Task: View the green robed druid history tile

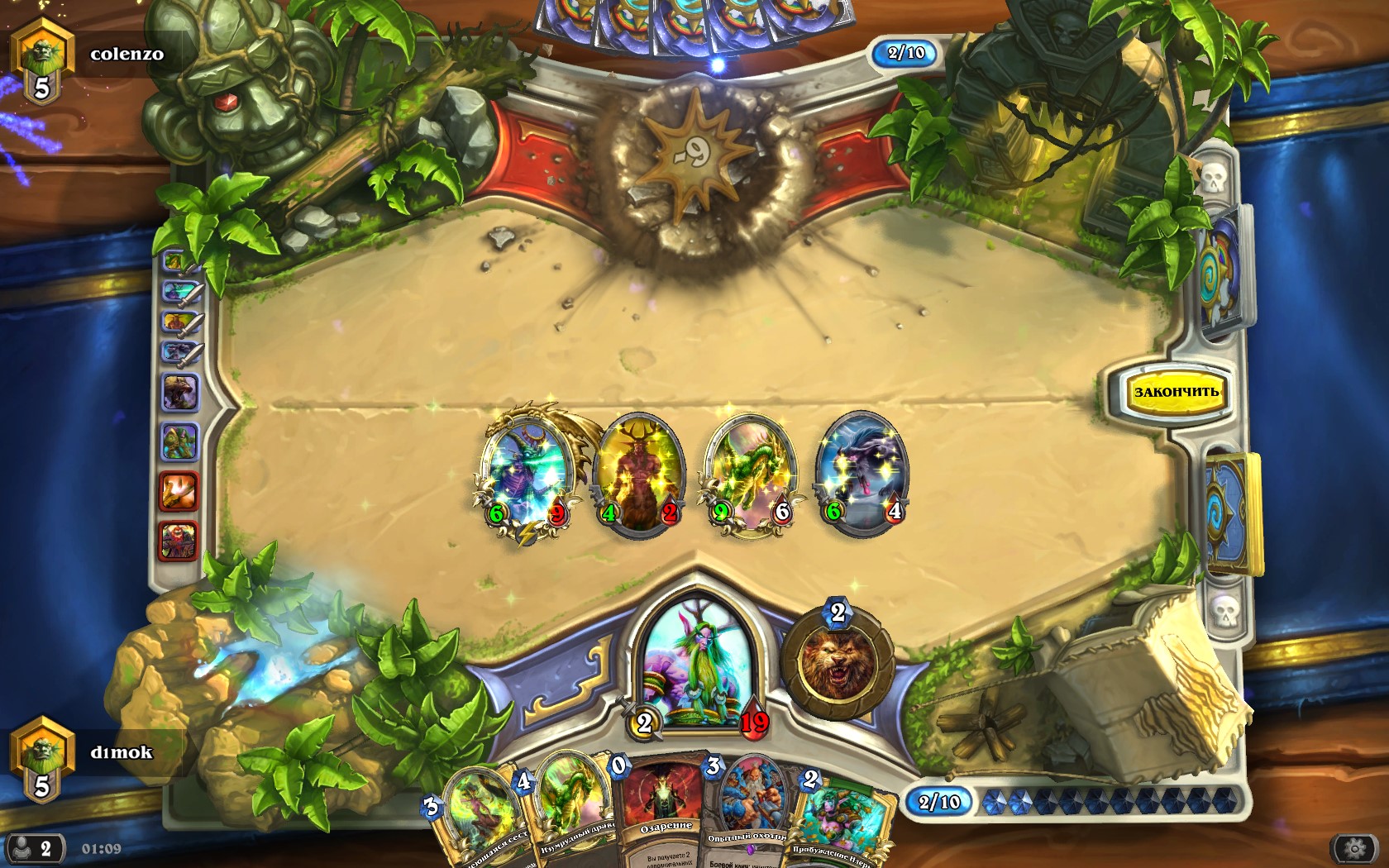Action: 179,442
